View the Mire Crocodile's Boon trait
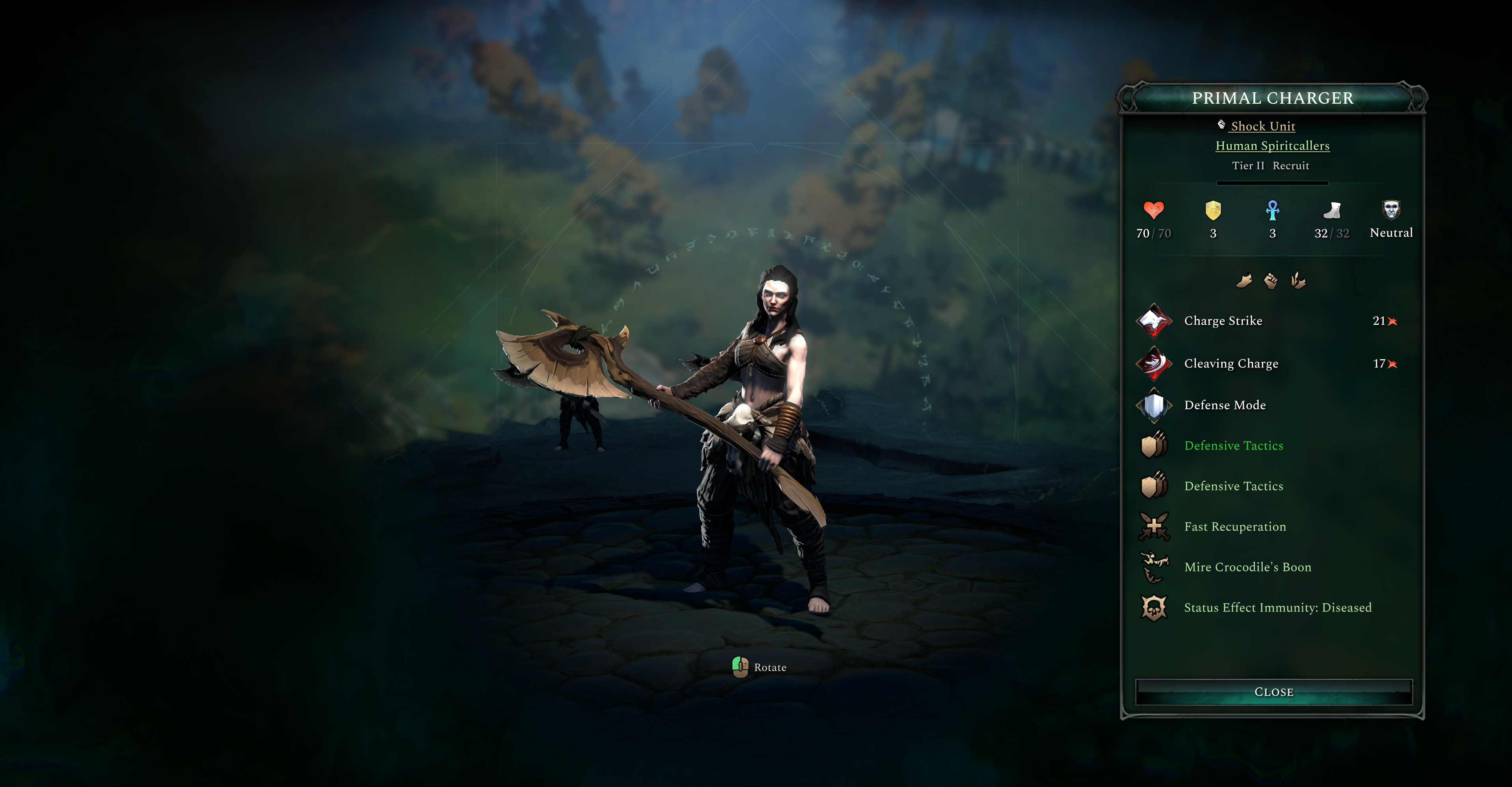 tap(1247, 567)
